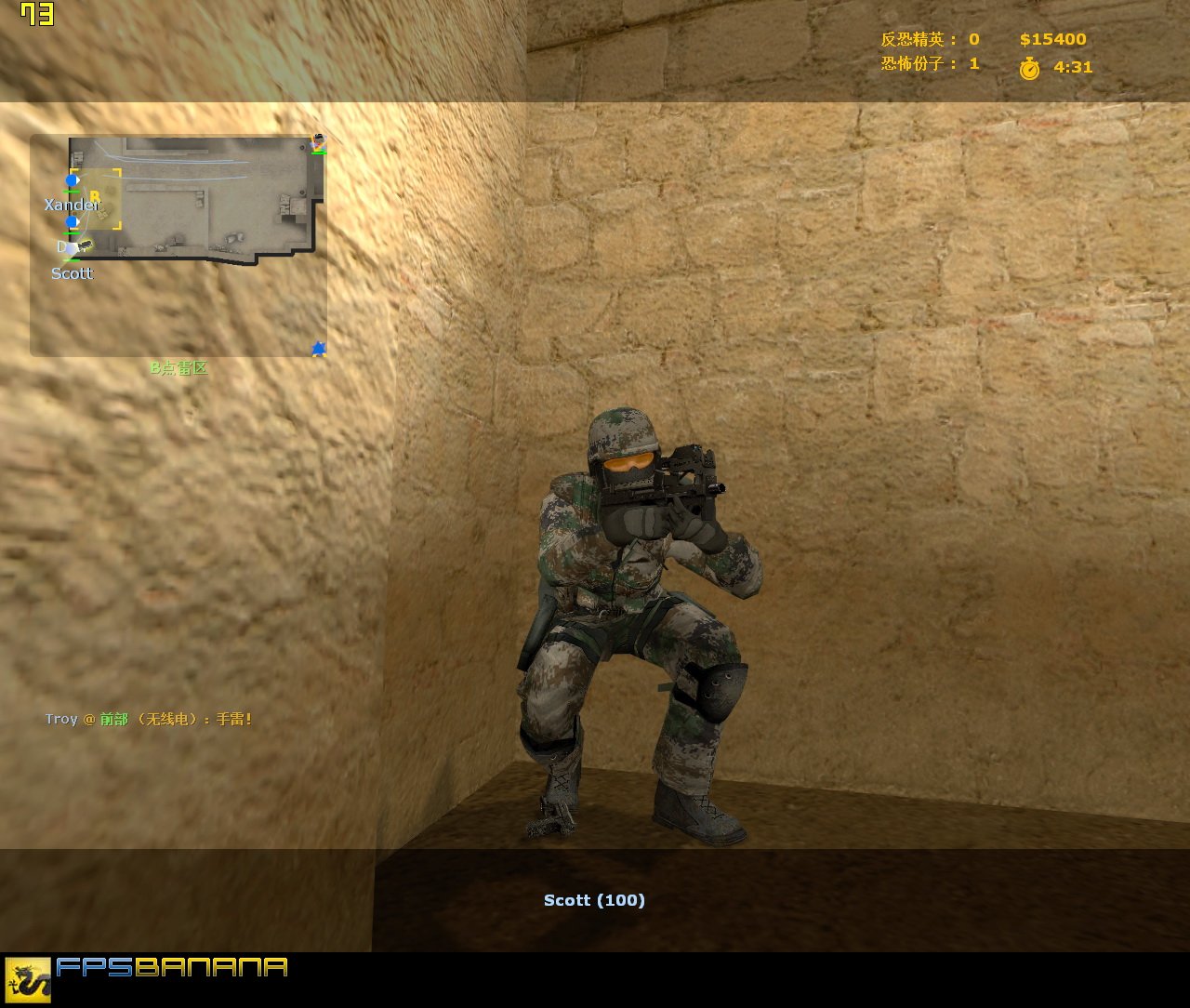Click Scott's blue player dot on radar
The image size is (1190, 1008).
(72, 221)
